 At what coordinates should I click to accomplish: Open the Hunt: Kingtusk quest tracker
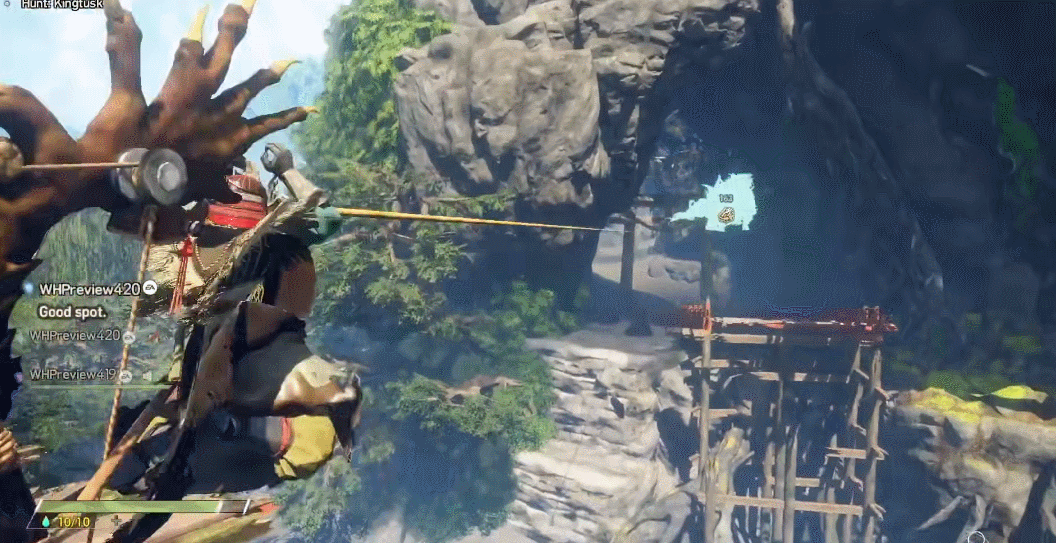(x=64, y=5)
